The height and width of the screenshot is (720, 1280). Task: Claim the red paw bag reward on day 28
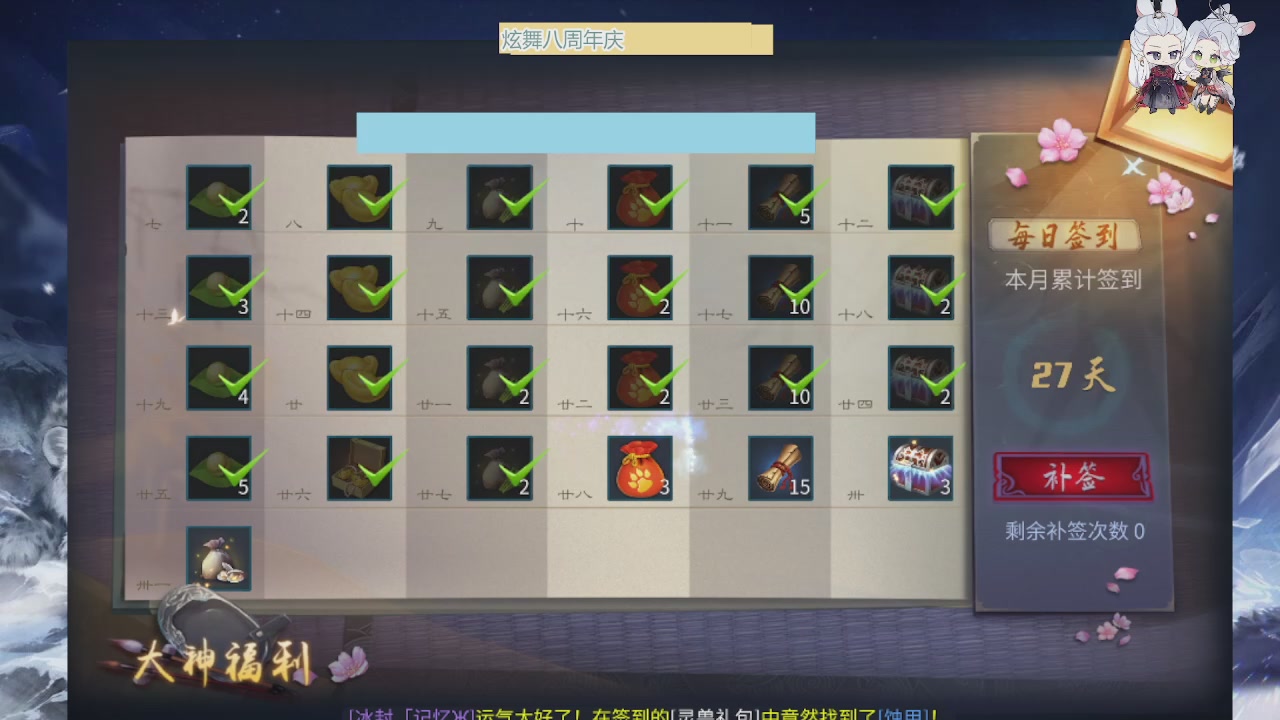click(640, 468)
